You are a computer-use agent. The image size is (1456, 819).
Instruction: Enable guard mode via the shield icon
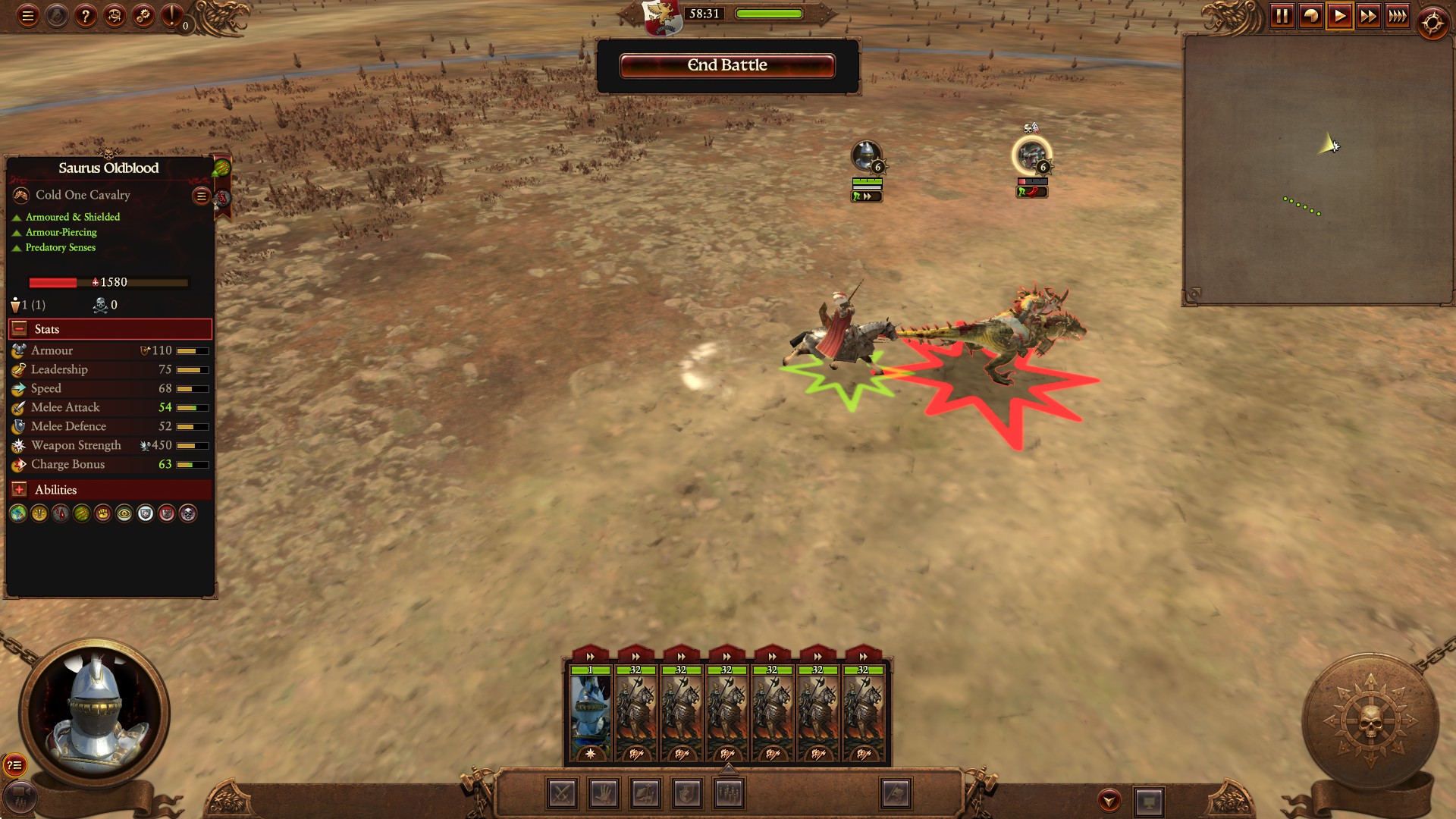point(687,794)
